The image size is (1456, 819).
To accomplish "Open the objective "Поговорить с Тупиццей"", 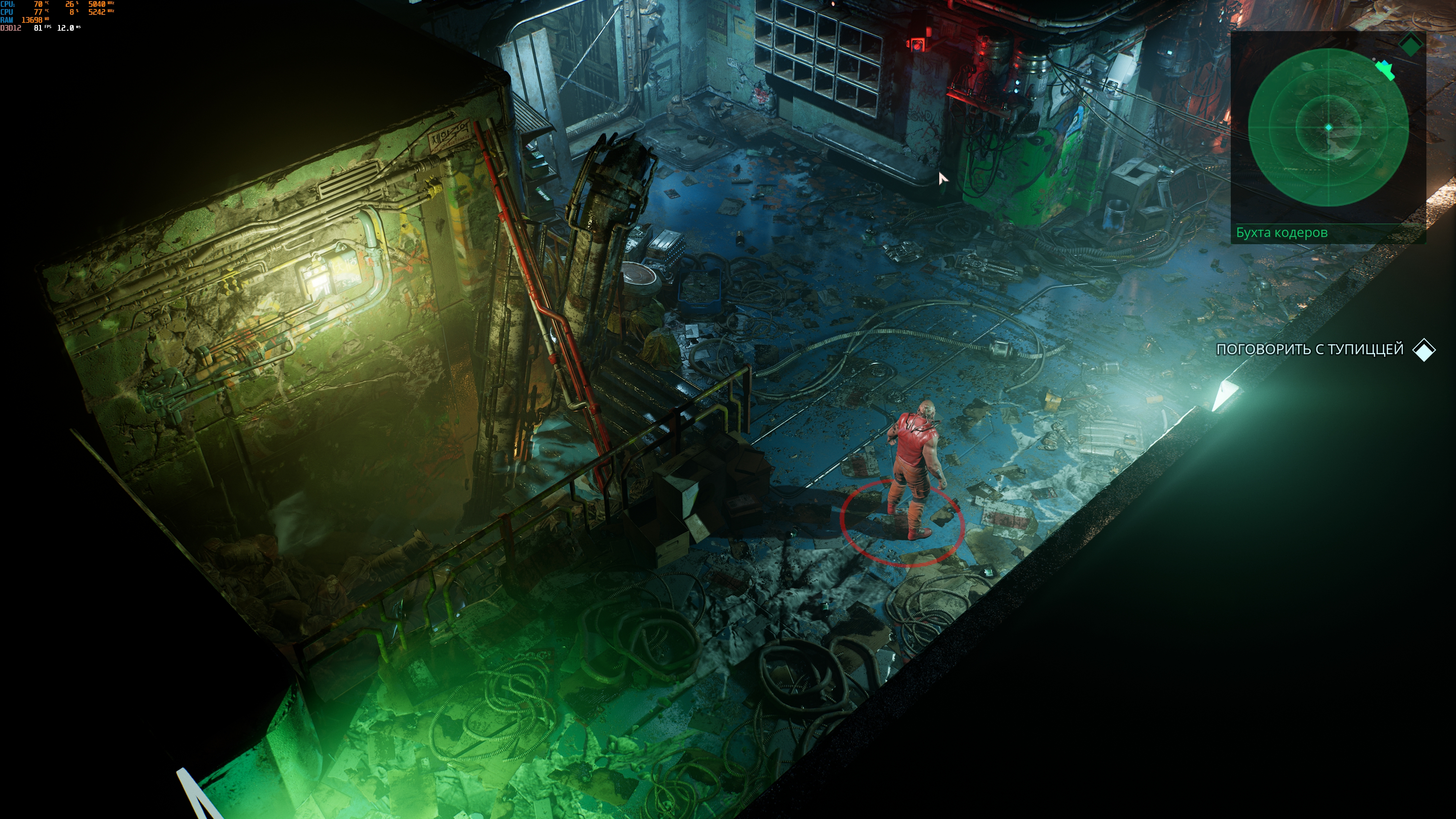I will (x=1310, y=349).
